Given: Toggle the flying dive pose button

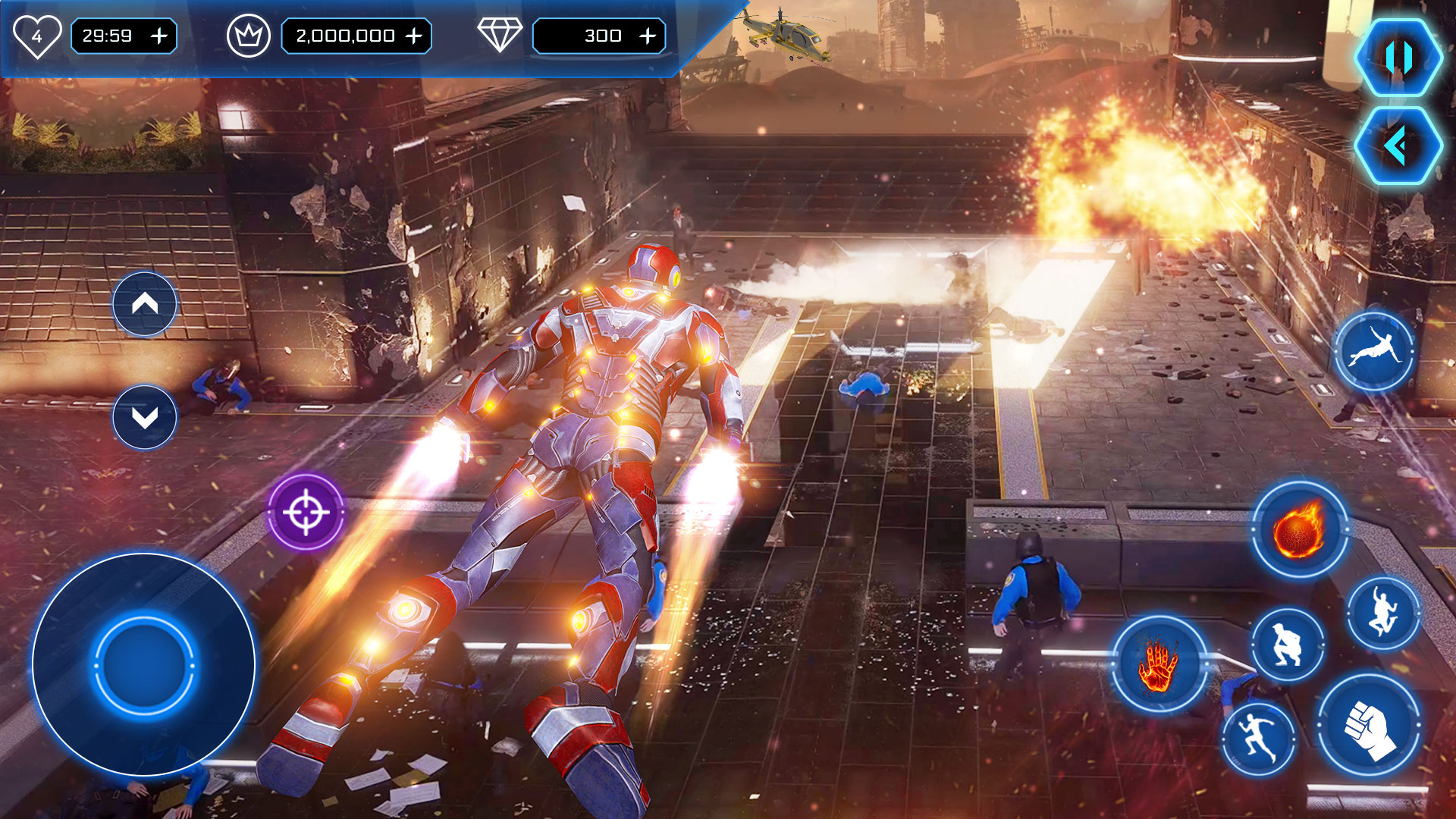Looking at the screenshot, I should [x=1373, y=351].
